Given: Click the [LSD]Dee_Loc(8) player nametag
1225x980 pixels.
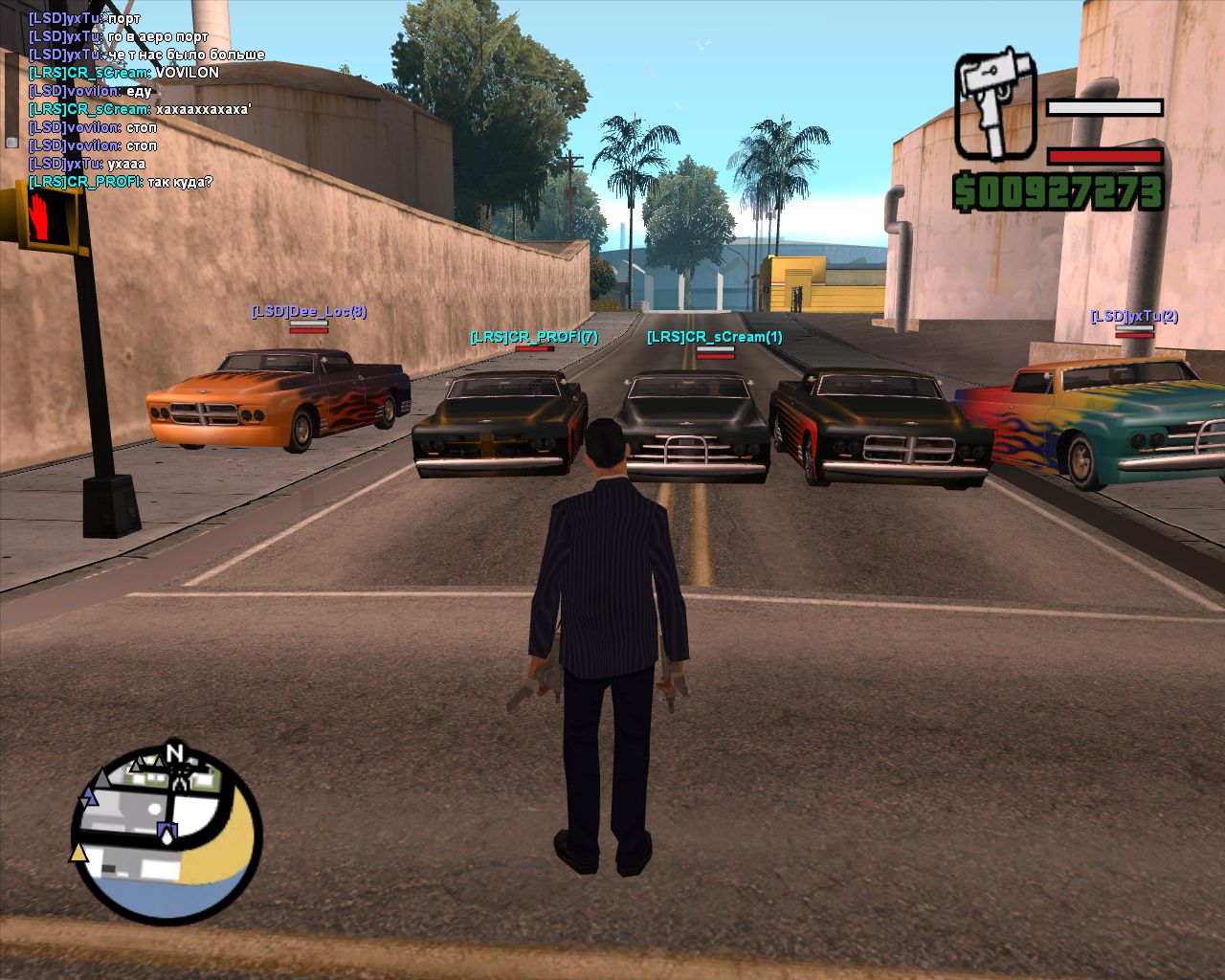Looking at the screenshot, I should click(x=308, y=312).
